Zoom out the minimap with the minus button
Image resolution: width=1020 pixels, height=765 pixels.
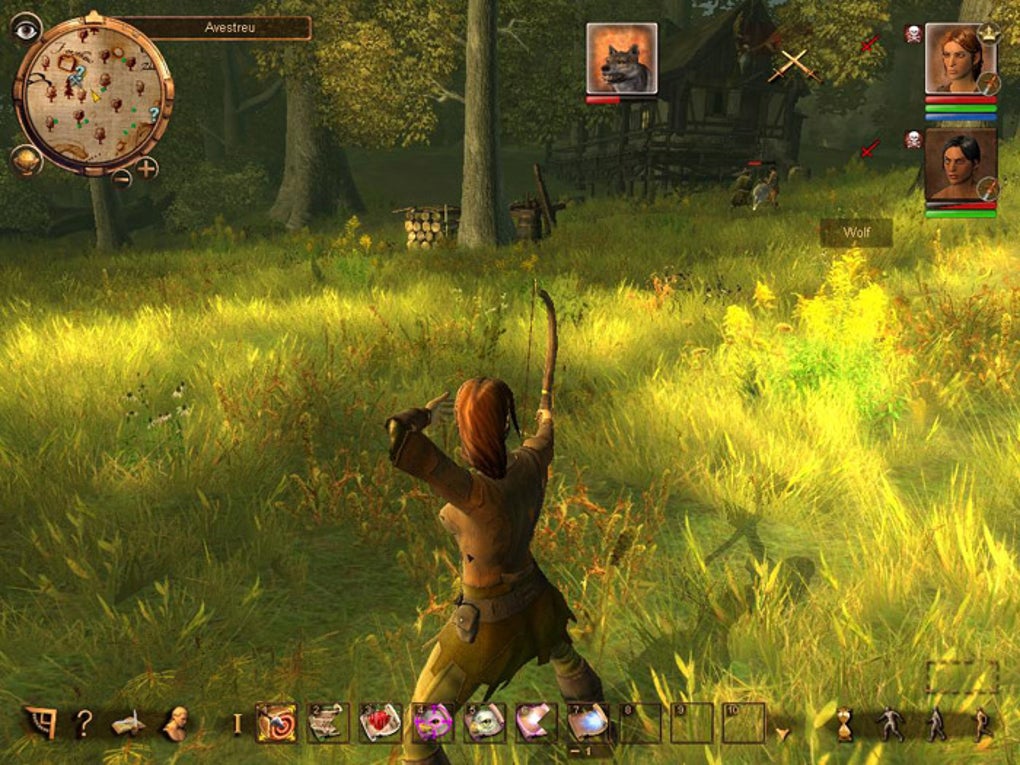(121, 178)
